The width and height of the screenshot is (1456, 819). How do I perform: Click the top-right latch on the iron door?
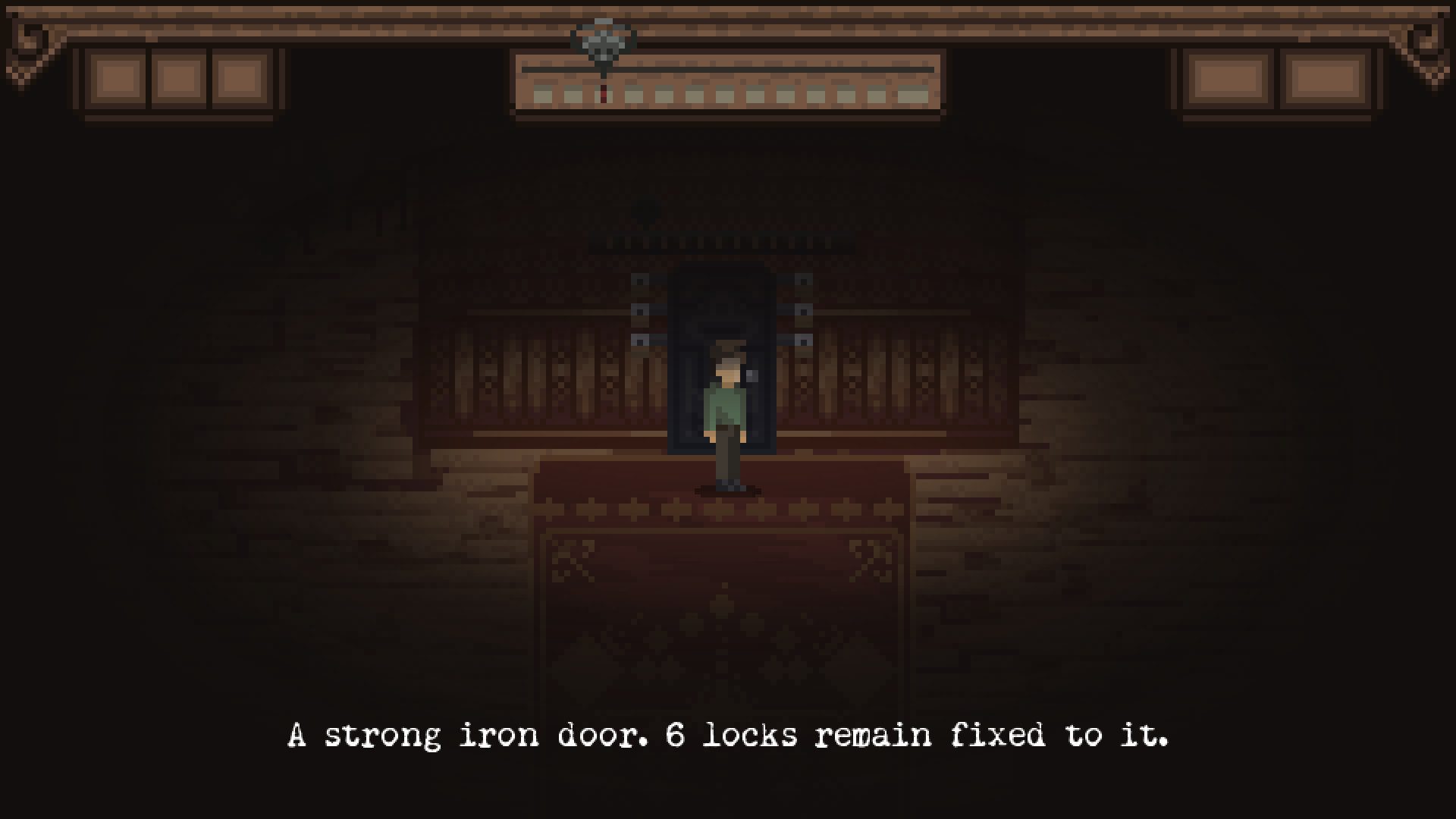[803, 279]
